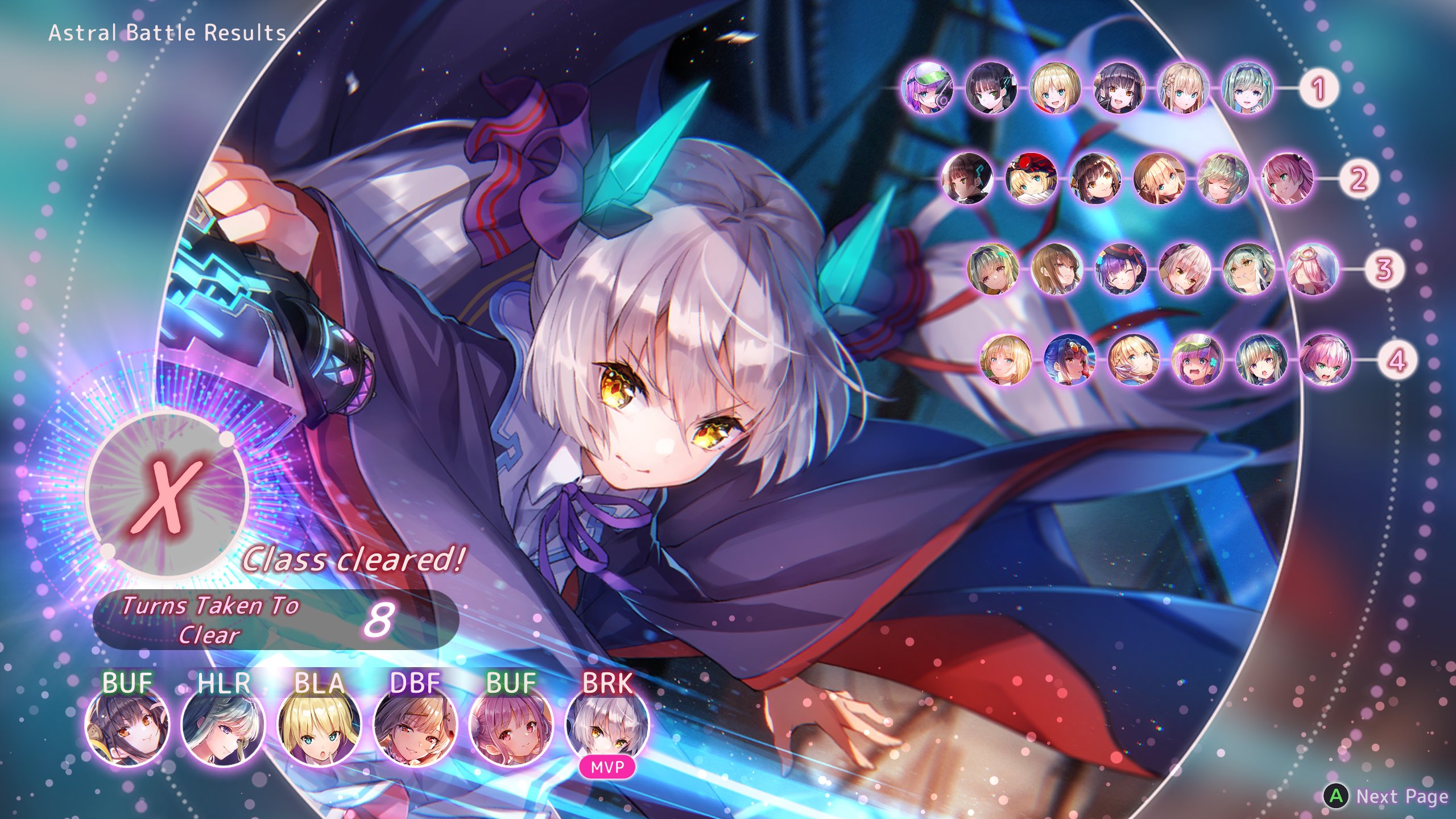Show team 1 via its number badge
This screenshot has height=819, width=1456.
coord(1318,88)
